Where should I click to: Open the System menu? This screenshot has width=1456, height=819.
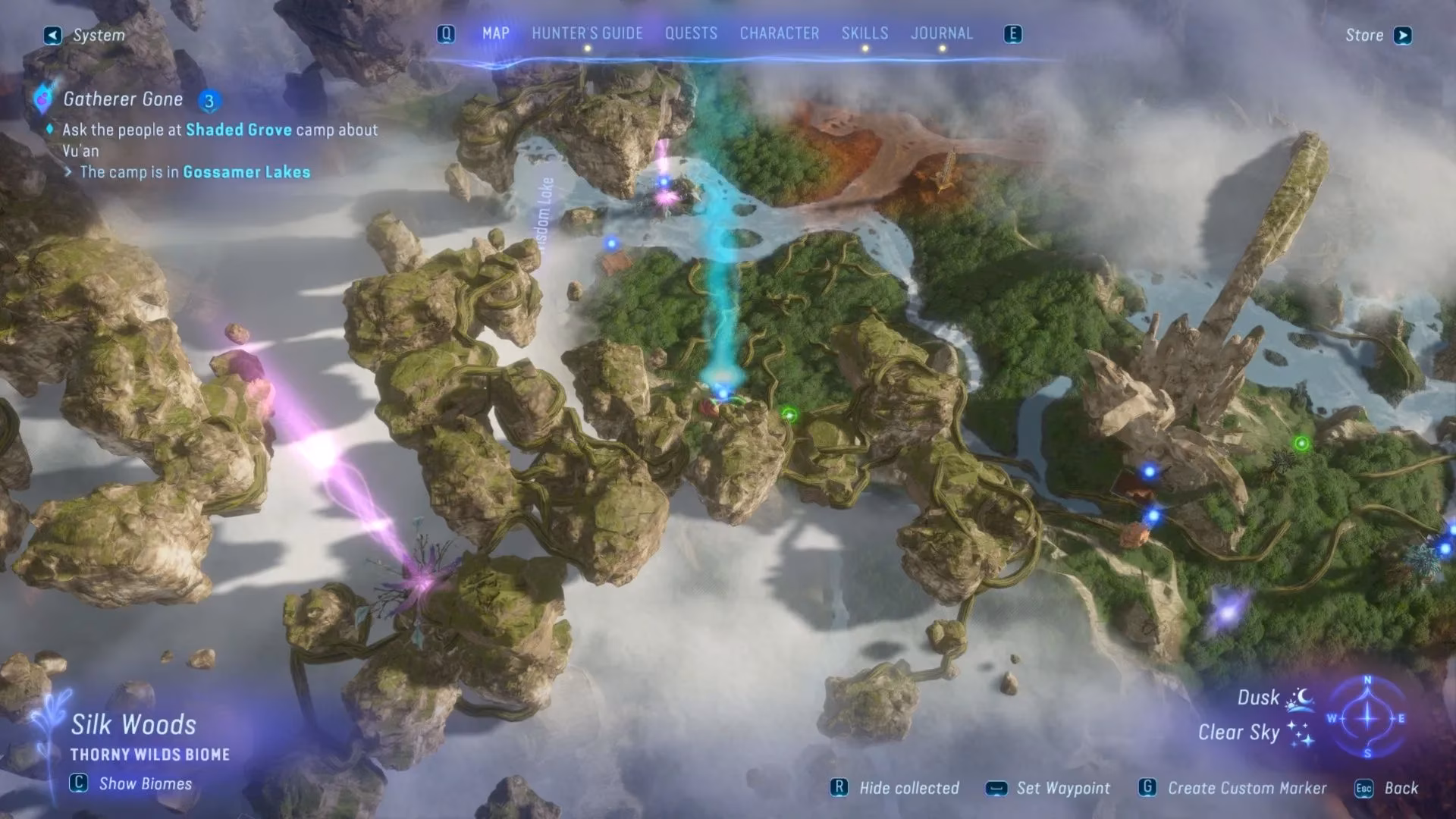(85, 36)
